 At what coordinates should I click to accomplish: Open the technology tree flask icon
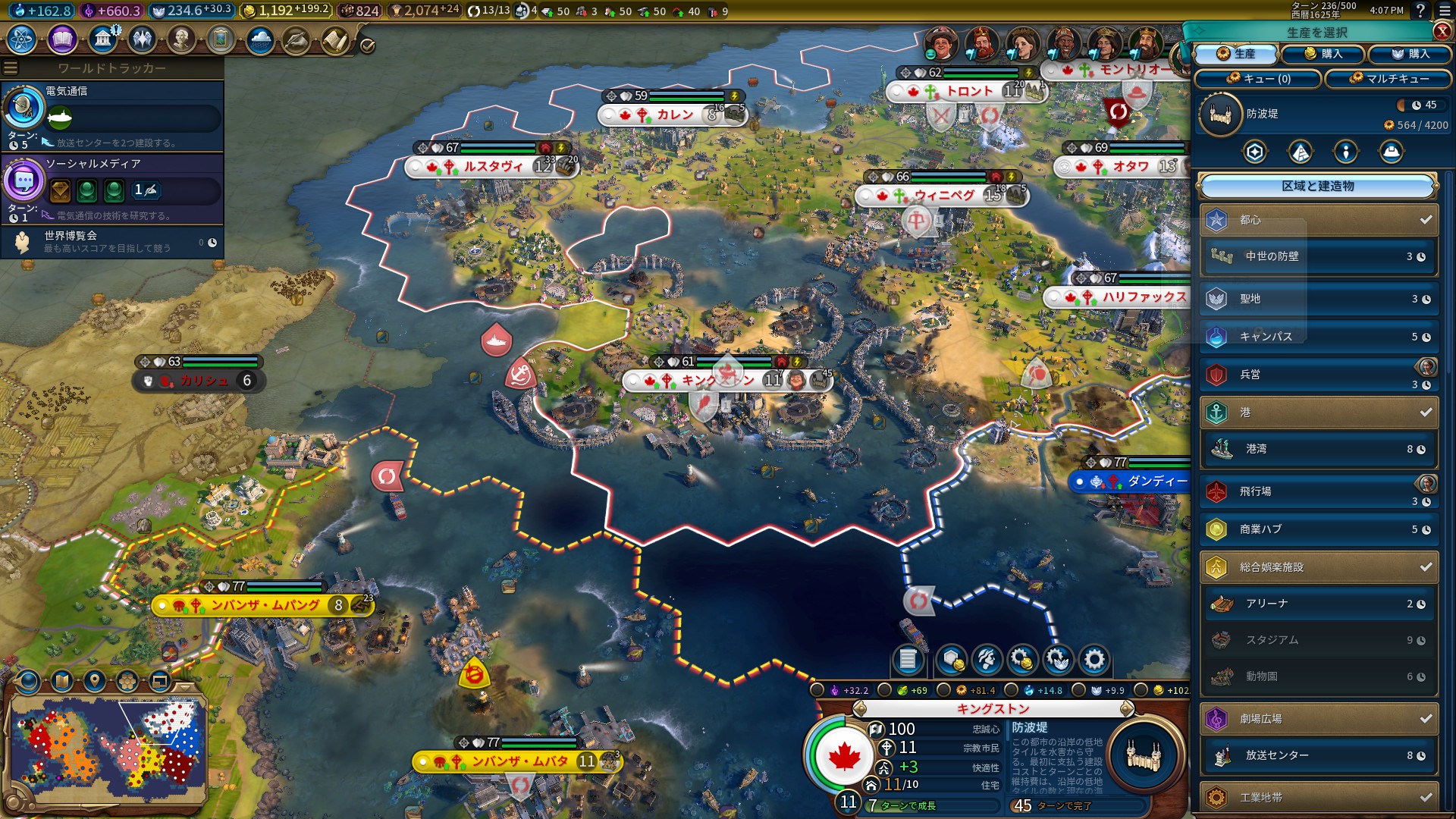(x=22, y=39)
